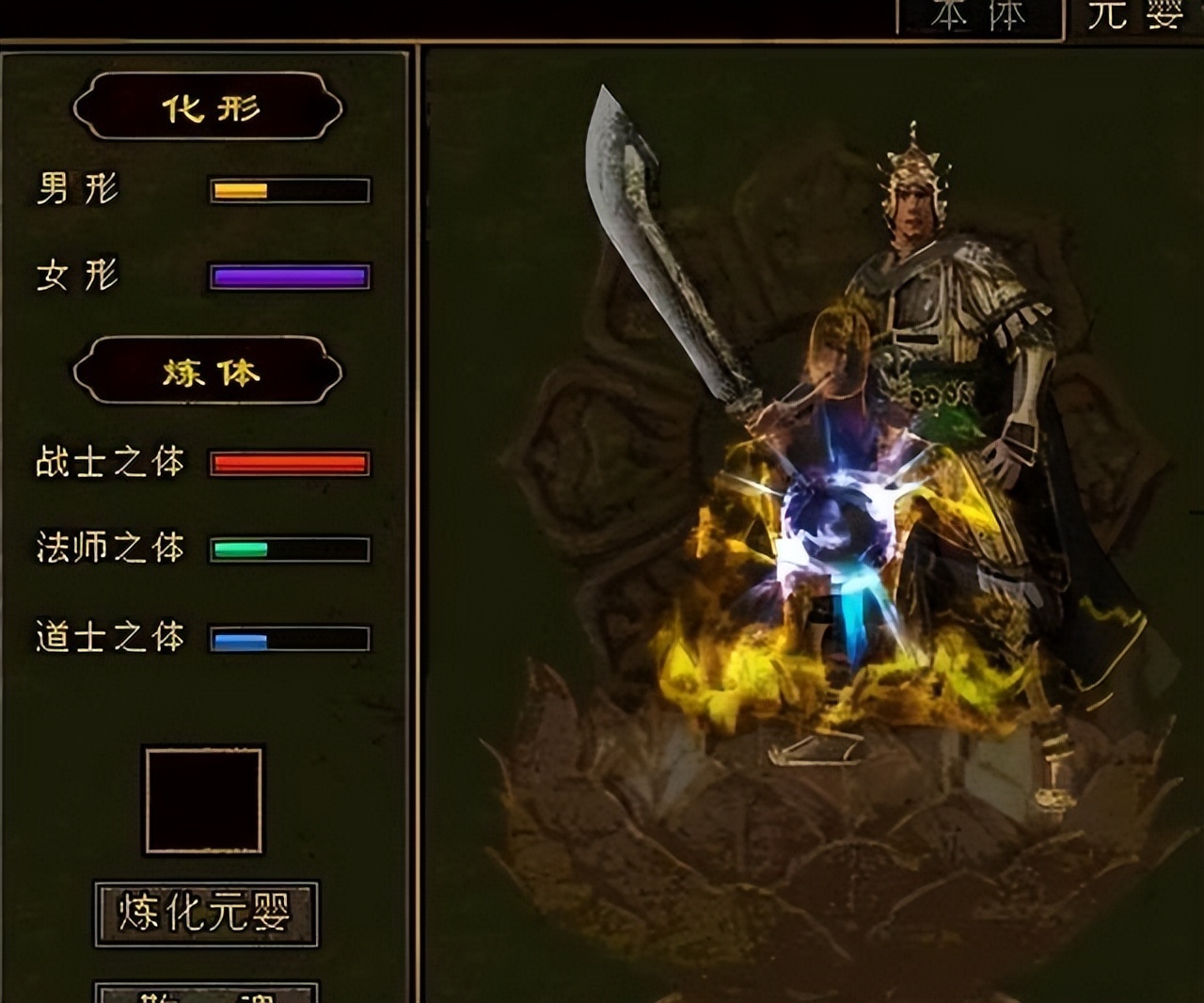1204x1003 pixels.
Task: Select the 法师之体 mage body option
Action: pyautogui.click(x=108, y=546)
